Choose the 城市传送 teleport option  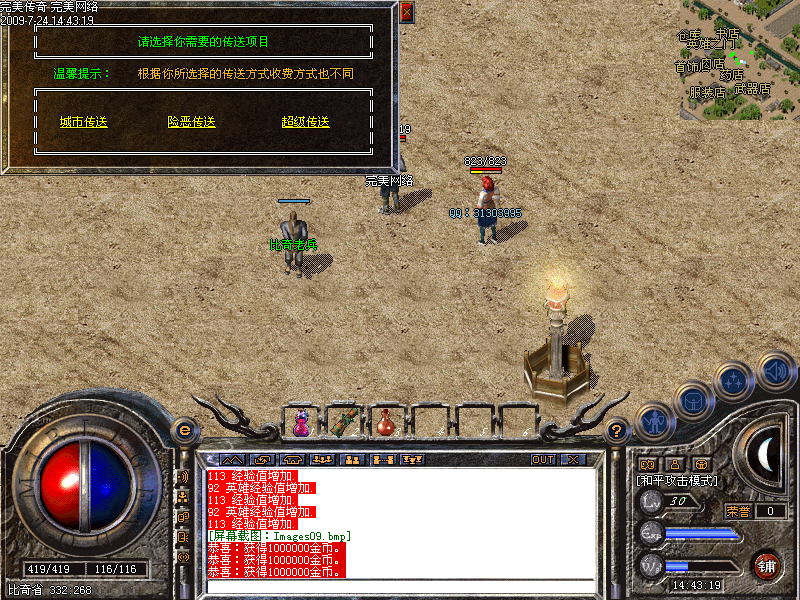tap(83, 122)
